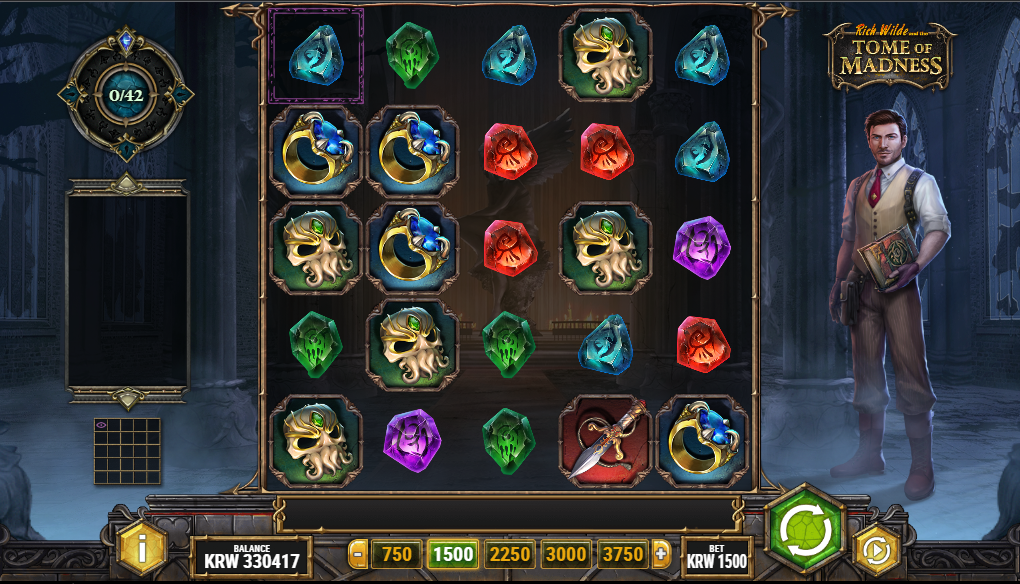
Task: Select the 3750 bet amount
Action: tap(622, 554)
